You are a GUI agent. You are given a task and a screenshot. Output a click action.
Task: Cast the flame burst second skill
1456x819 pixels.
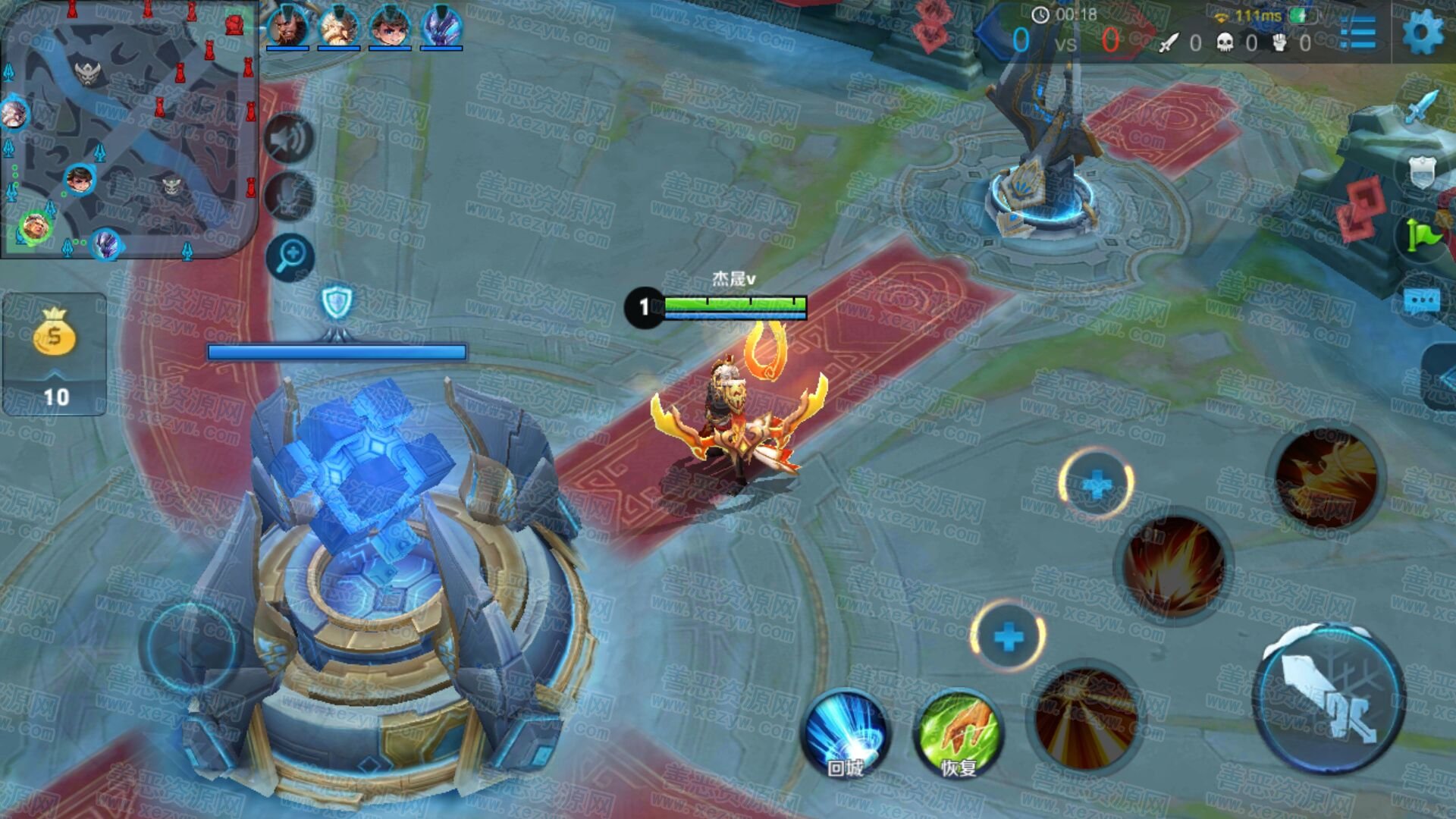[1173, 566]
